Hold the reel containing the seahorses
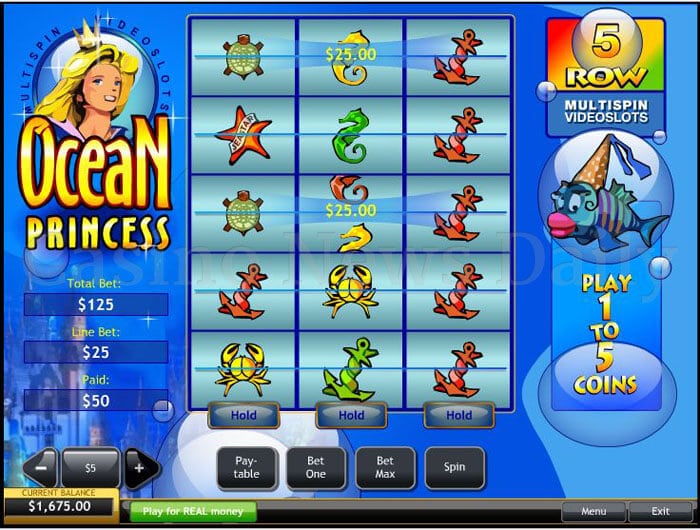The height and width of the screenshot is (530, 700). [351, 415]
